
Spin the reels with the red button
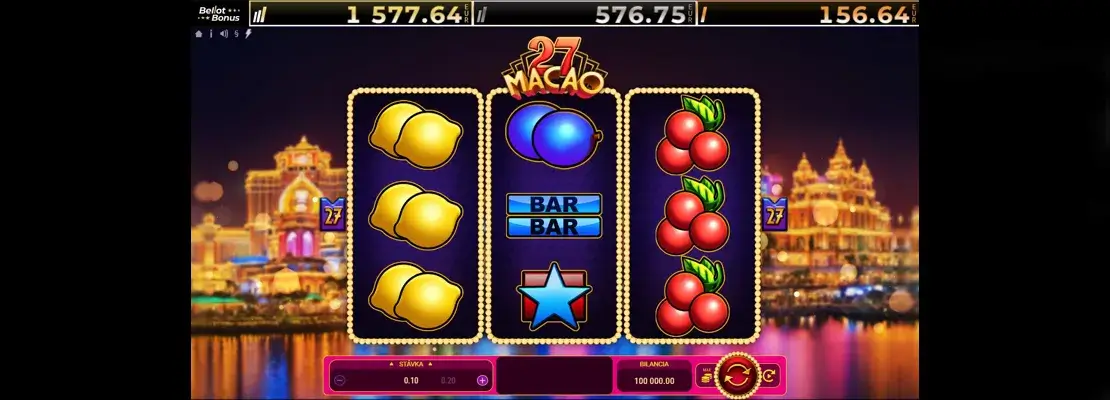[x=737, y=377]
